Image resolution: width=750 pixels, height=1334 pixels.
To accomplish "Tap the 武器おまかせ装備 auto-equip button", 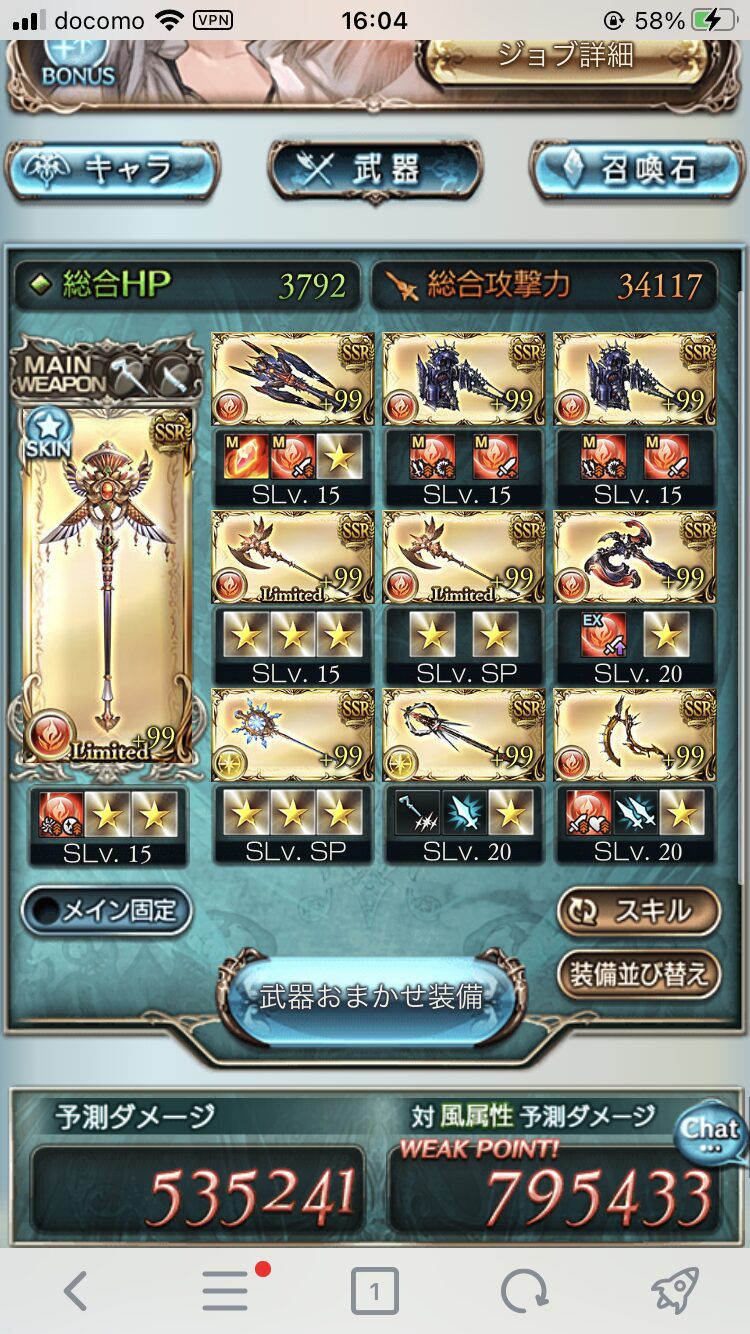I will point(372,996).
